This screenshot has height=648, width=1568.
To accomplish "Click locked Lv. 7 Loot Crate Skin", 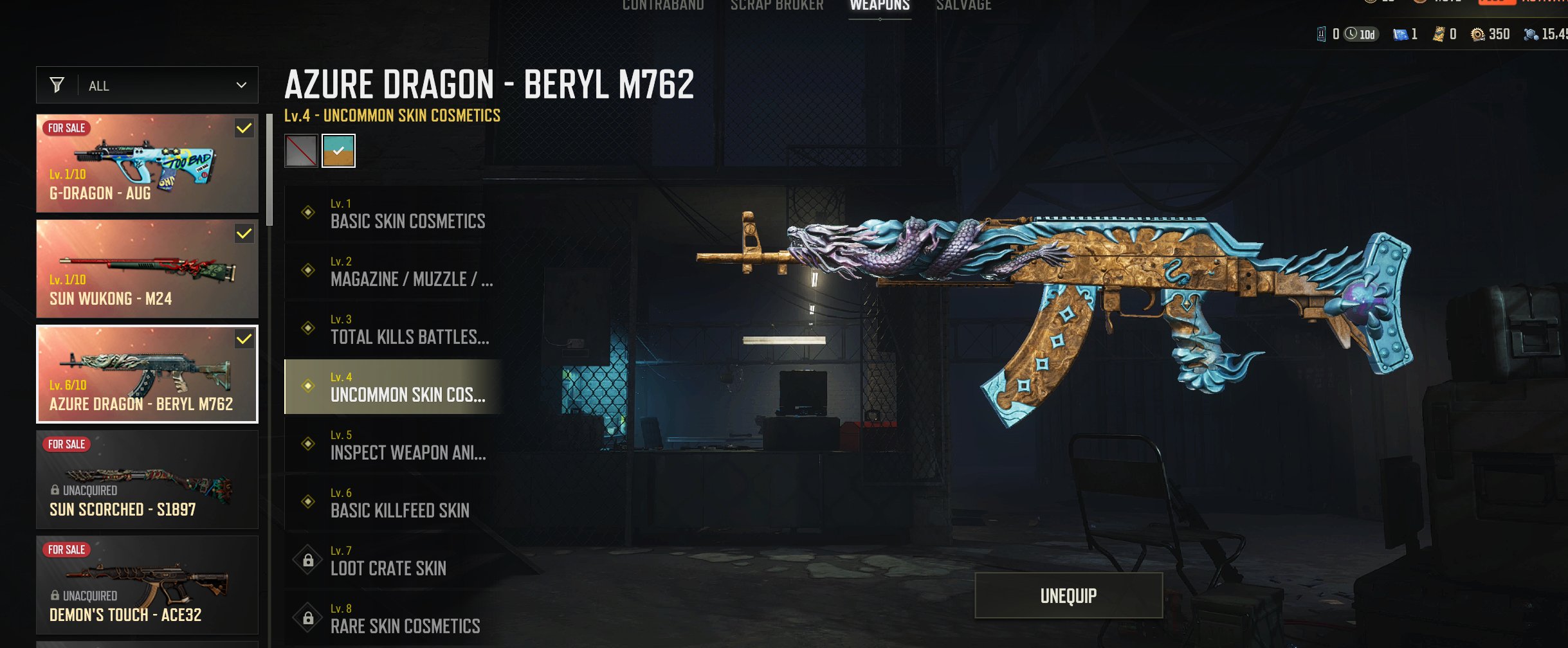I will (x=392, y=561).
